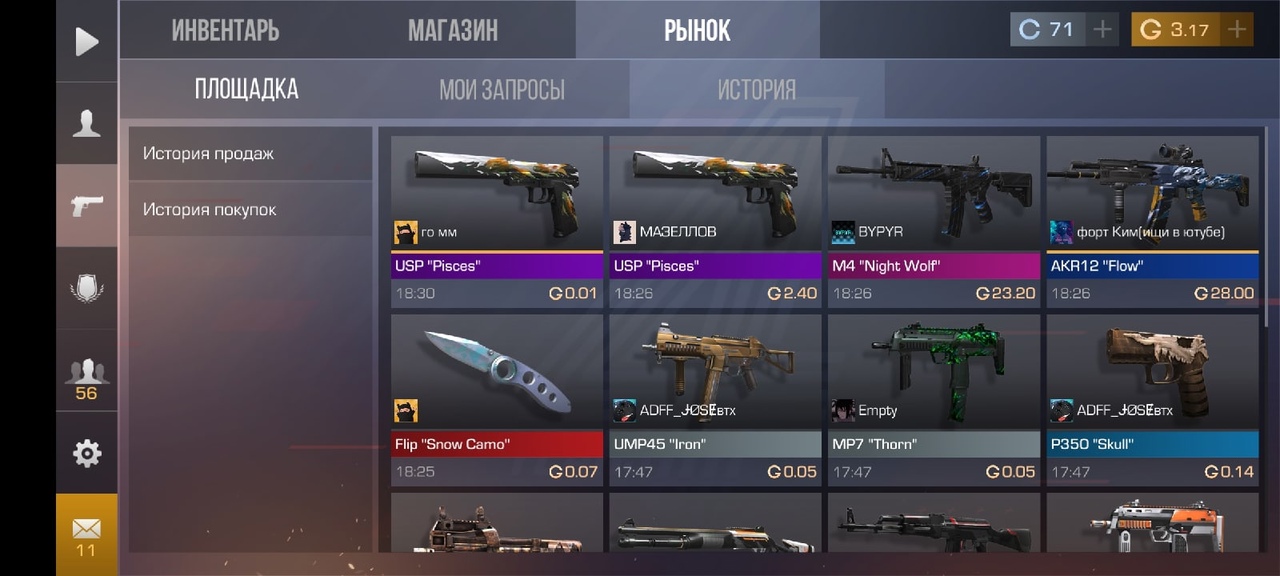Select the Flip "Snow Camo" knife
The width and height of the screenshot is (1280, 576).
click(x=497, y=398)
